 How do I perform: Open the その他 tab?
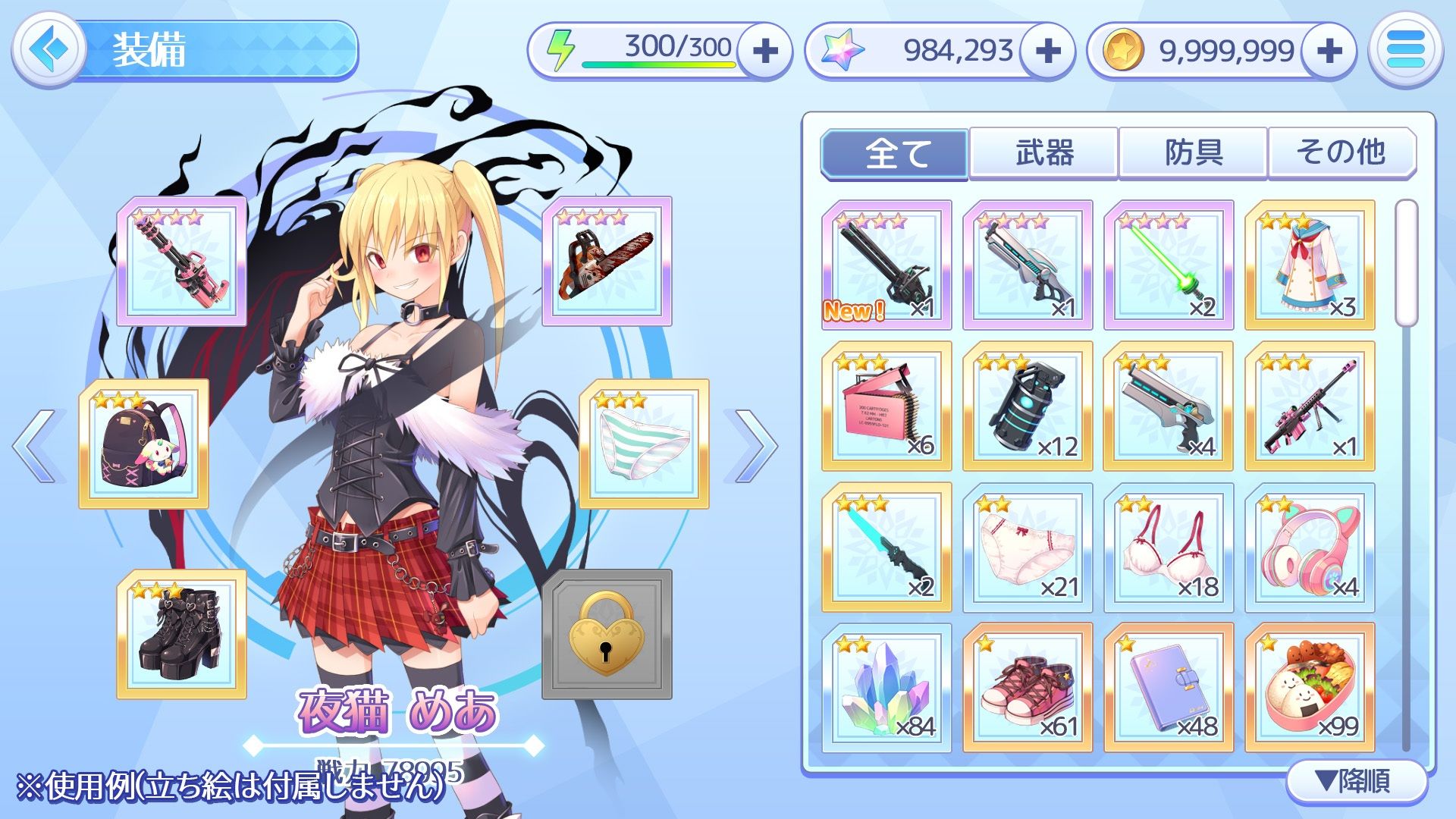point(1341,153)
